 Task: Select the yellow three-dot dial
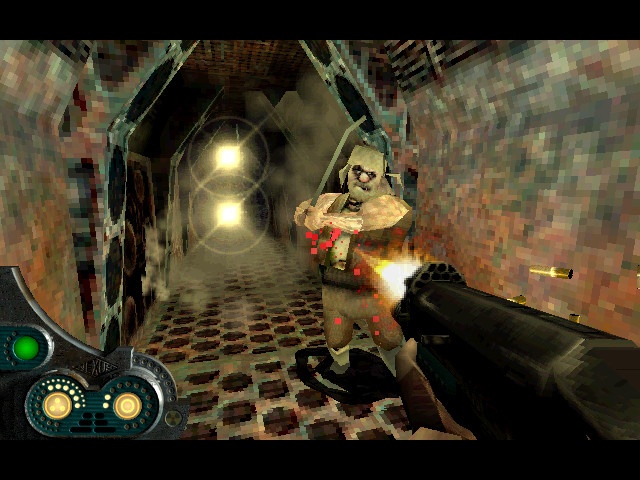(x=58, y=404)
